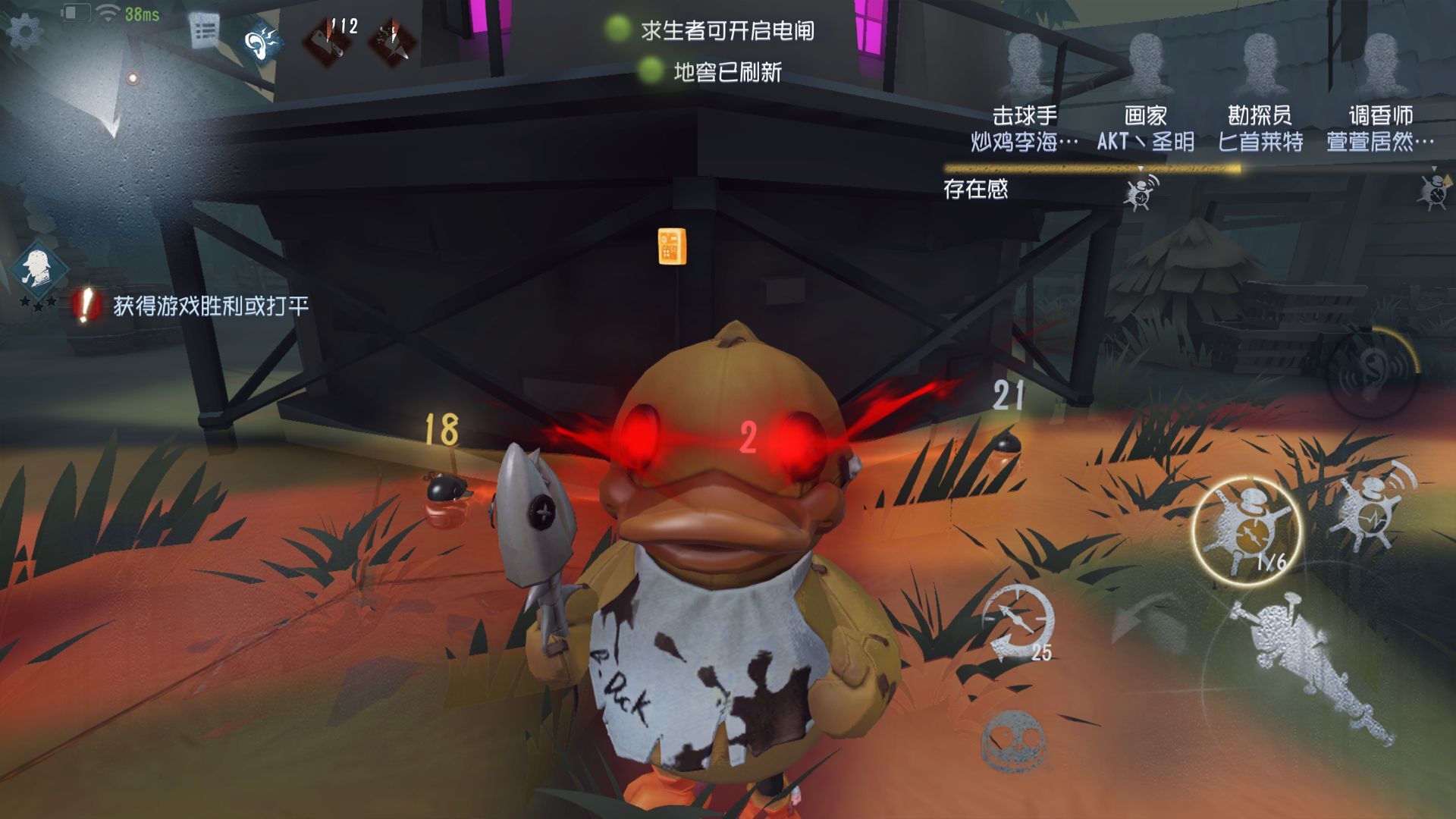
Task: Activate the circled puppet skill showing 1/6
Action: (x=1246, y=530)
